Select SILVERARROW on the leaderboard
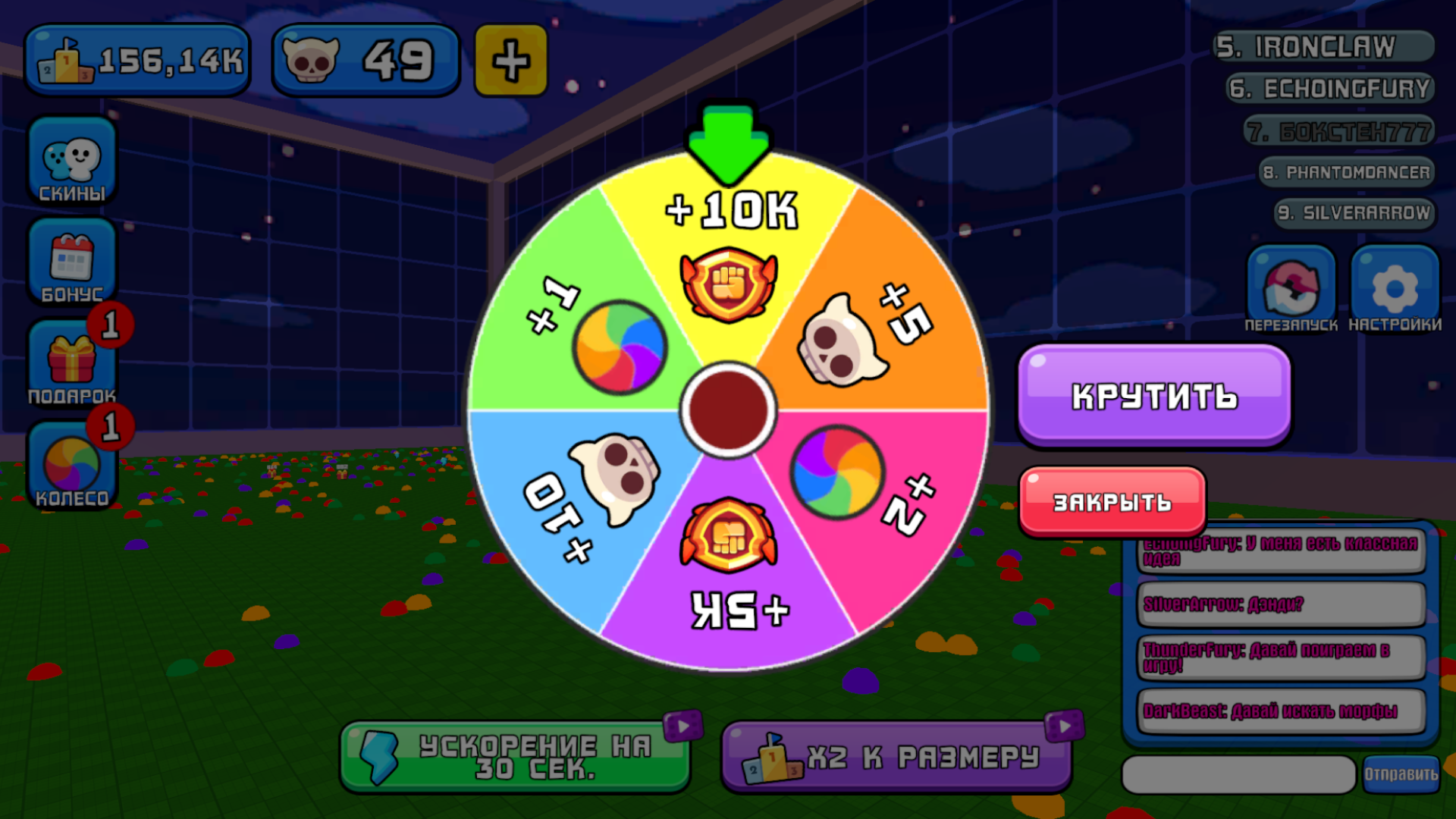 point(1353,214)
